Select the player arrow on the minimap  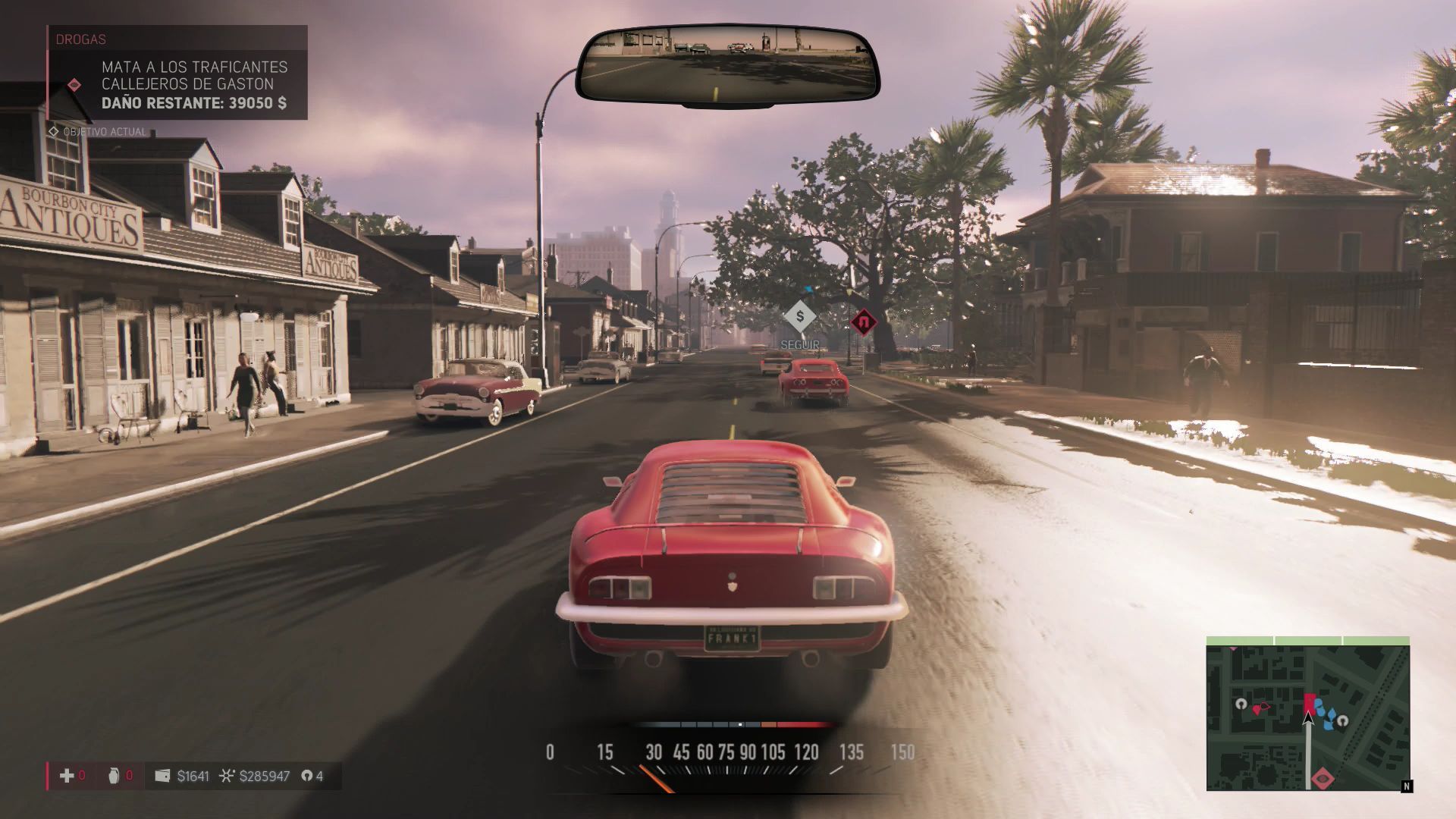click(x=1308, y=719)
